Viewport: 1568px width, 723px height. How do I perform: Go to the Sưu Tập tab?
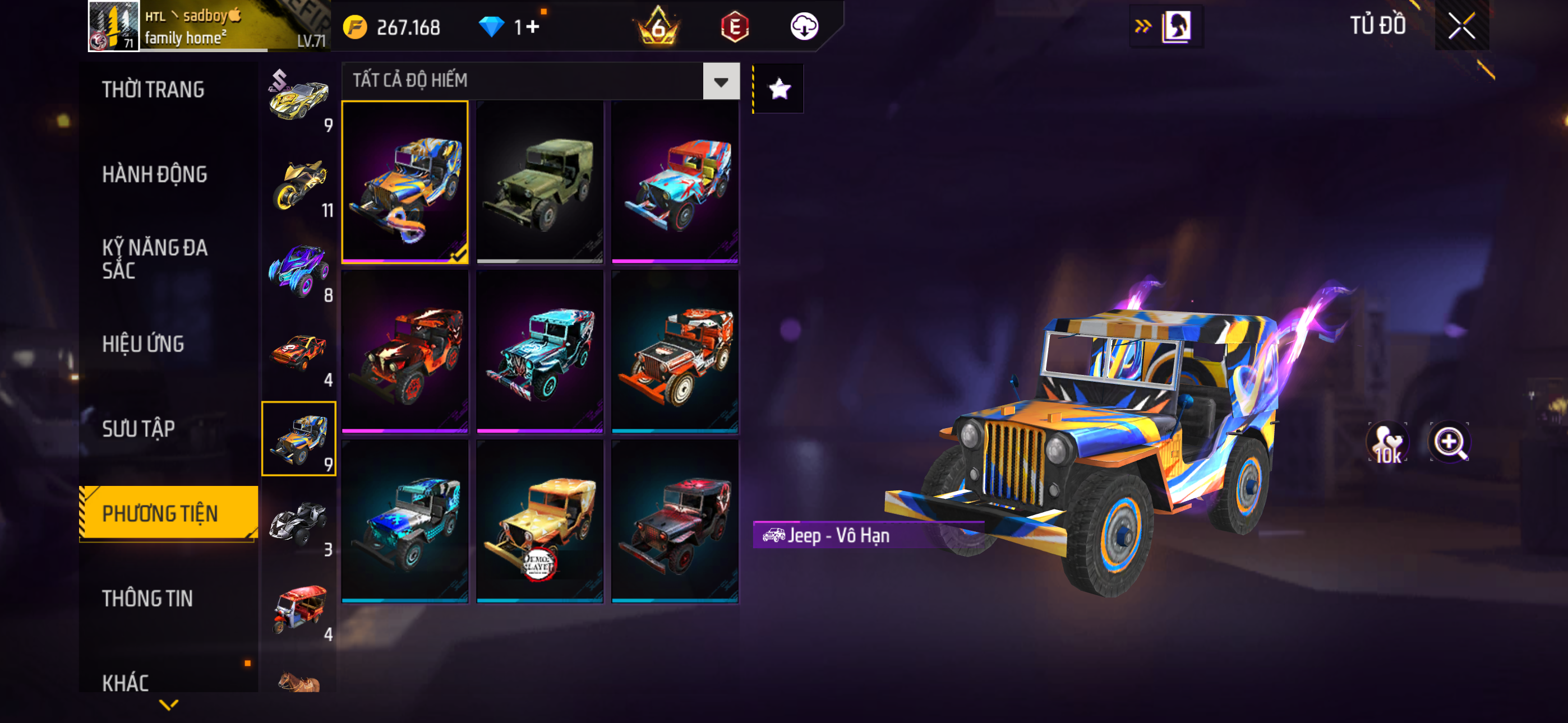(x=139, y=429)
